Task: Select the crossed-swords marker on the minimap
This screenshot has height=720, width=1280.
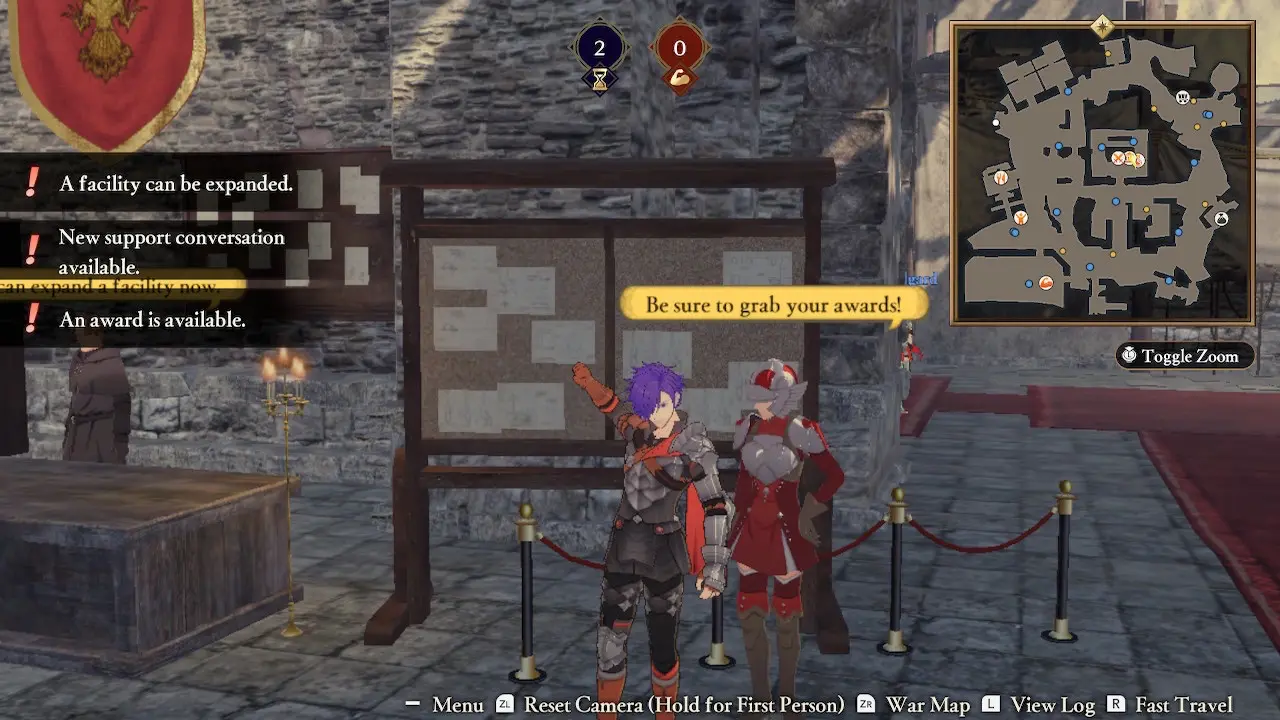Action: point(1117,158)
